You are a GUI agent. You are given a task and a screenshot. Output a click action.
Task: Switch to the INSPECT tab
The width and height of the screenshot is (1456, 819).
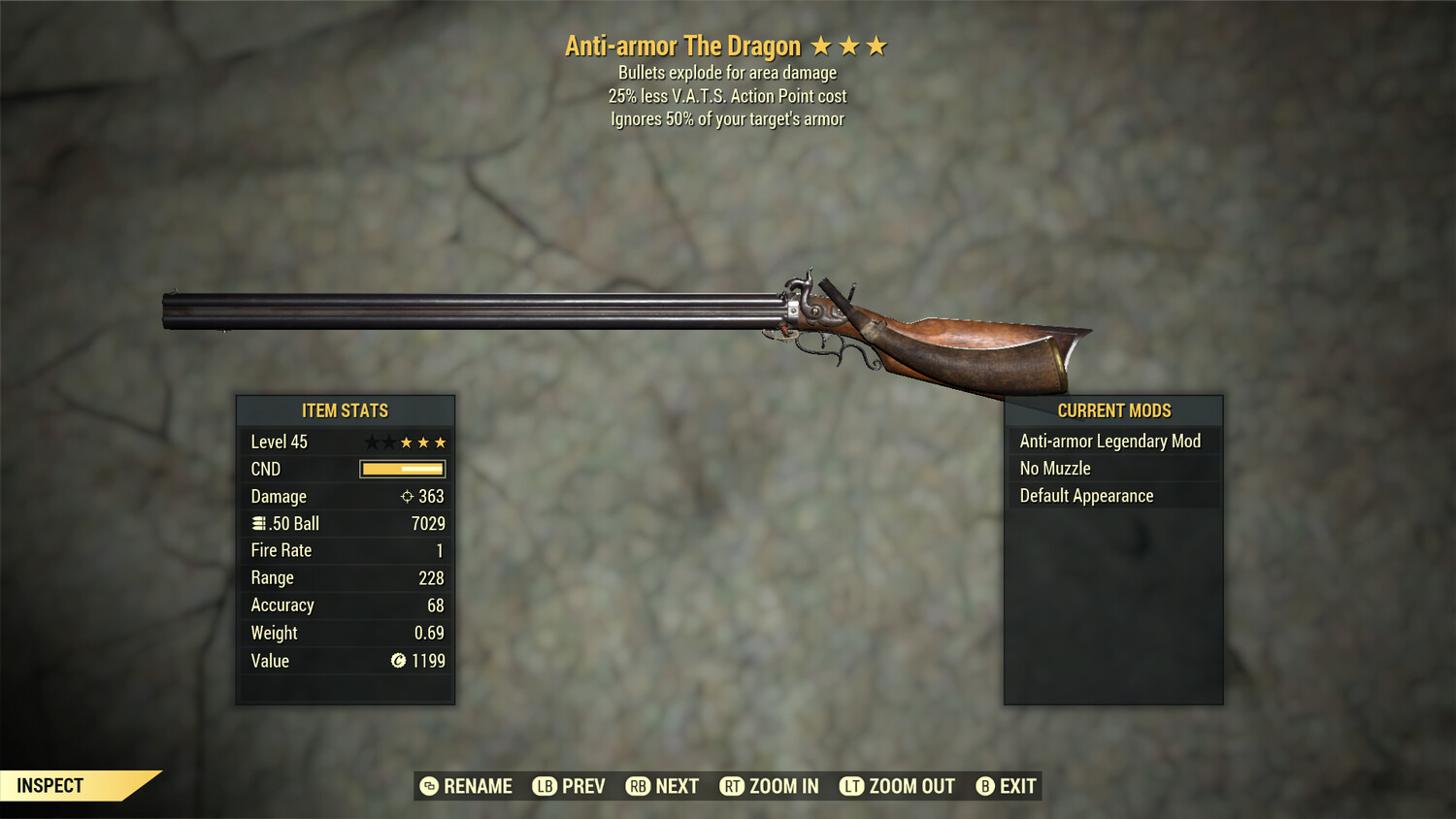[50, 785]
